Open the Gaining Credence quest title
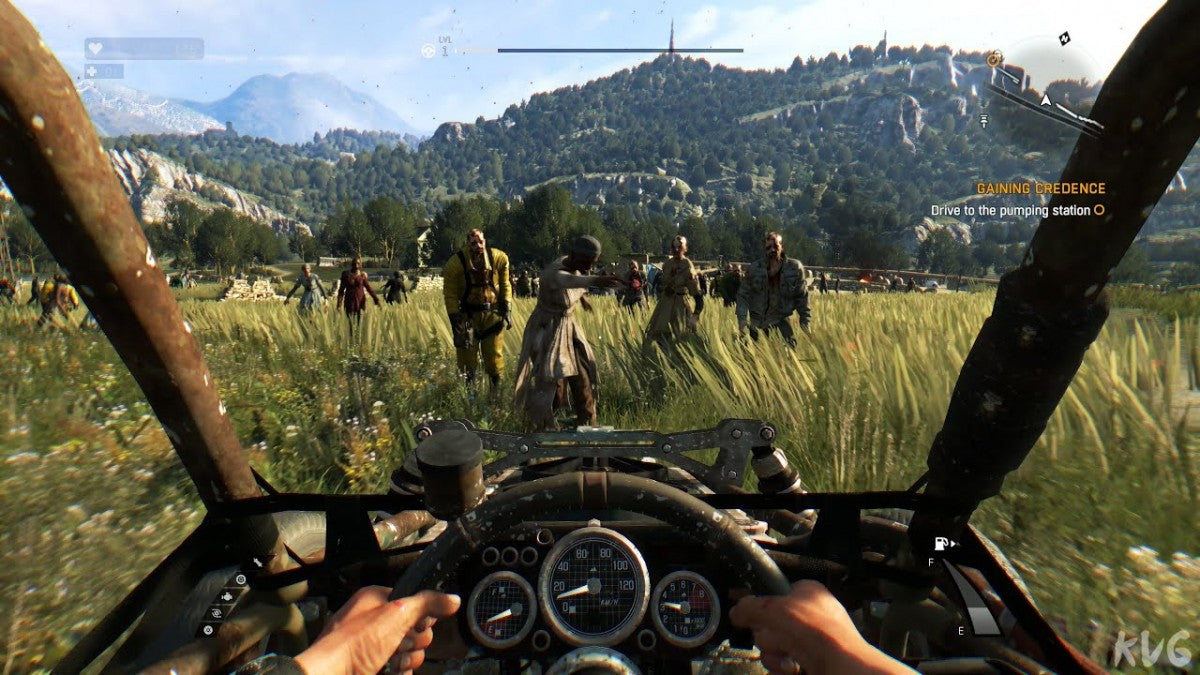Image resolution: width=1200 pixels, height=675 pixels. [x=1040, y=188]
